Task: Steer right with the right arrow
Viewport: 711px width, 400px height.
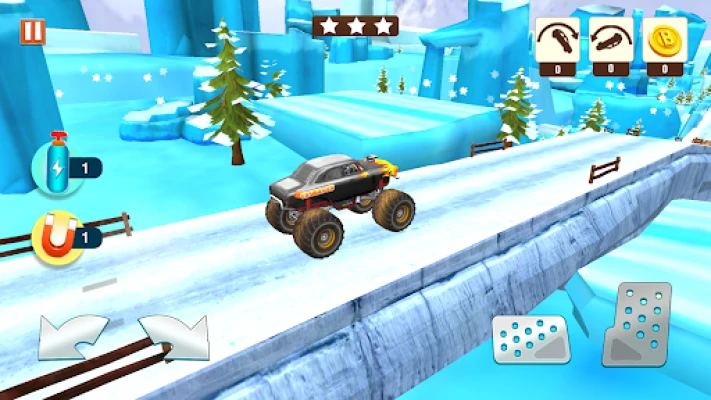Action: coord(173,337)
